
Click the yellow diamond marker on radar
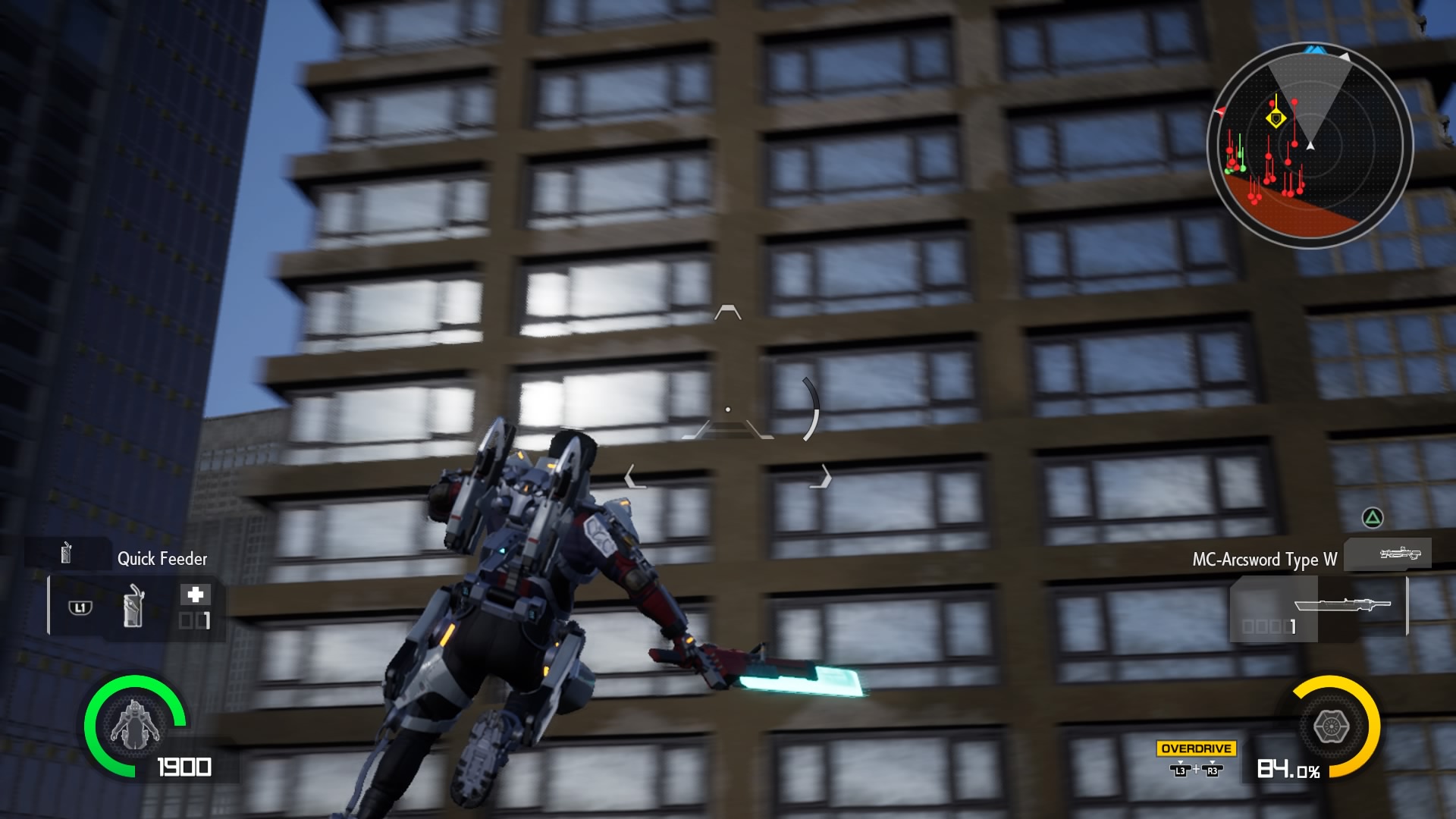click(x=1276, y=118)
